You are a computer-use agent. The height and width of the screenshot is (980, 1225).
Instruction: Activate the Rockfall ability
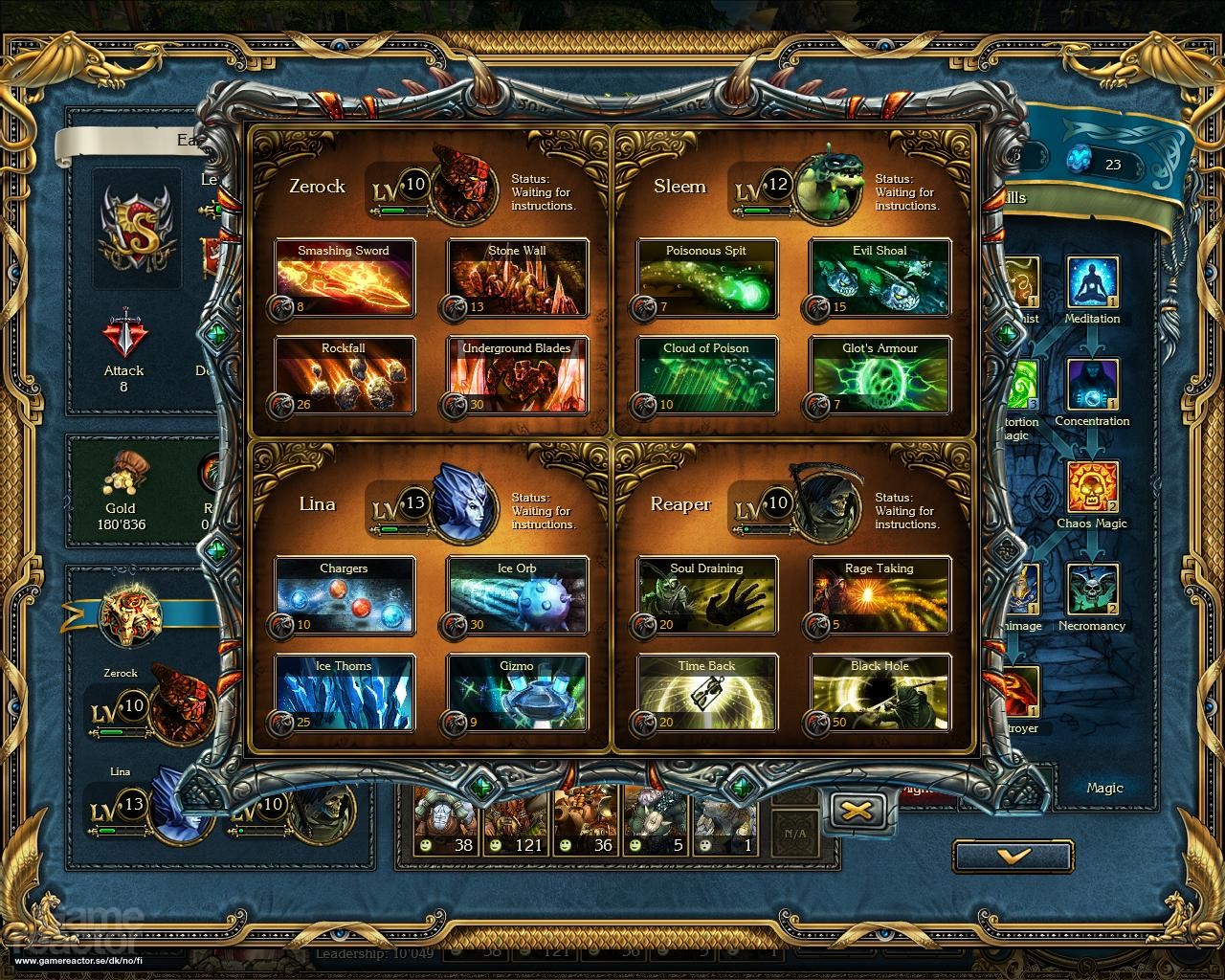tap(345, 376)
